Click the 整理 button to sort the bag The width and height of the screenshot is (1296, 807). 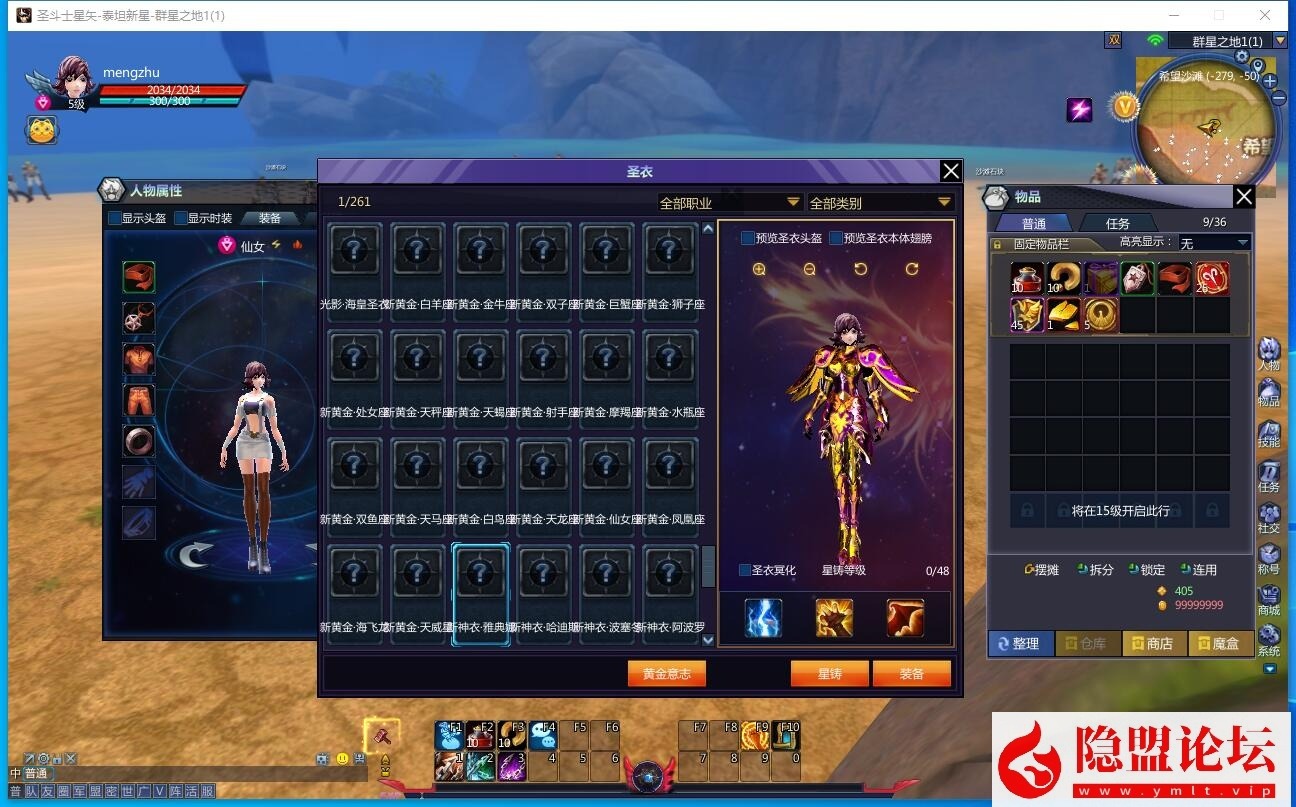coord(1020,643)
